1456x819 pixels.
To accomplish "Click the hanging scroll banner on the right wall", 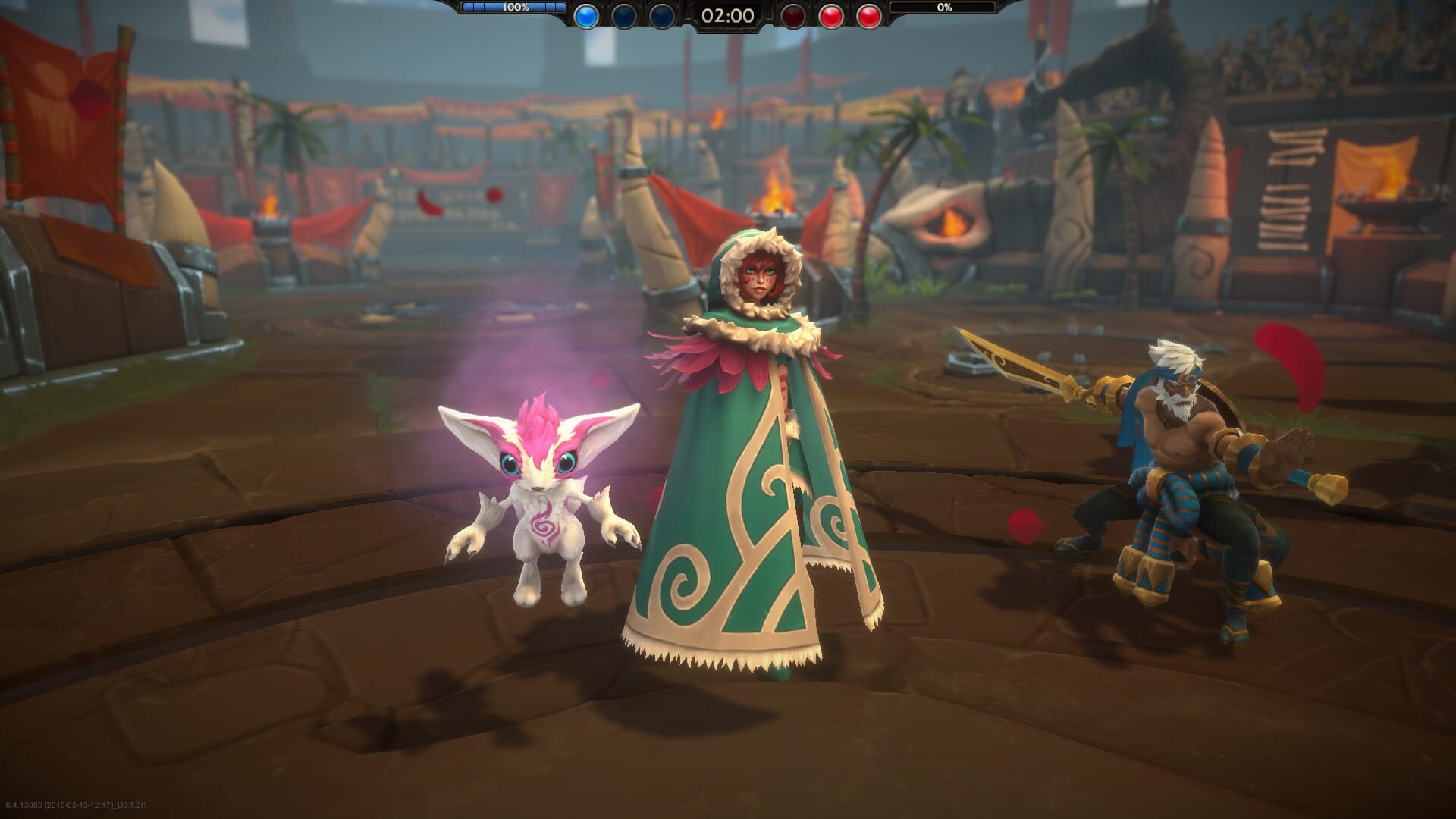I will 1289,190.
